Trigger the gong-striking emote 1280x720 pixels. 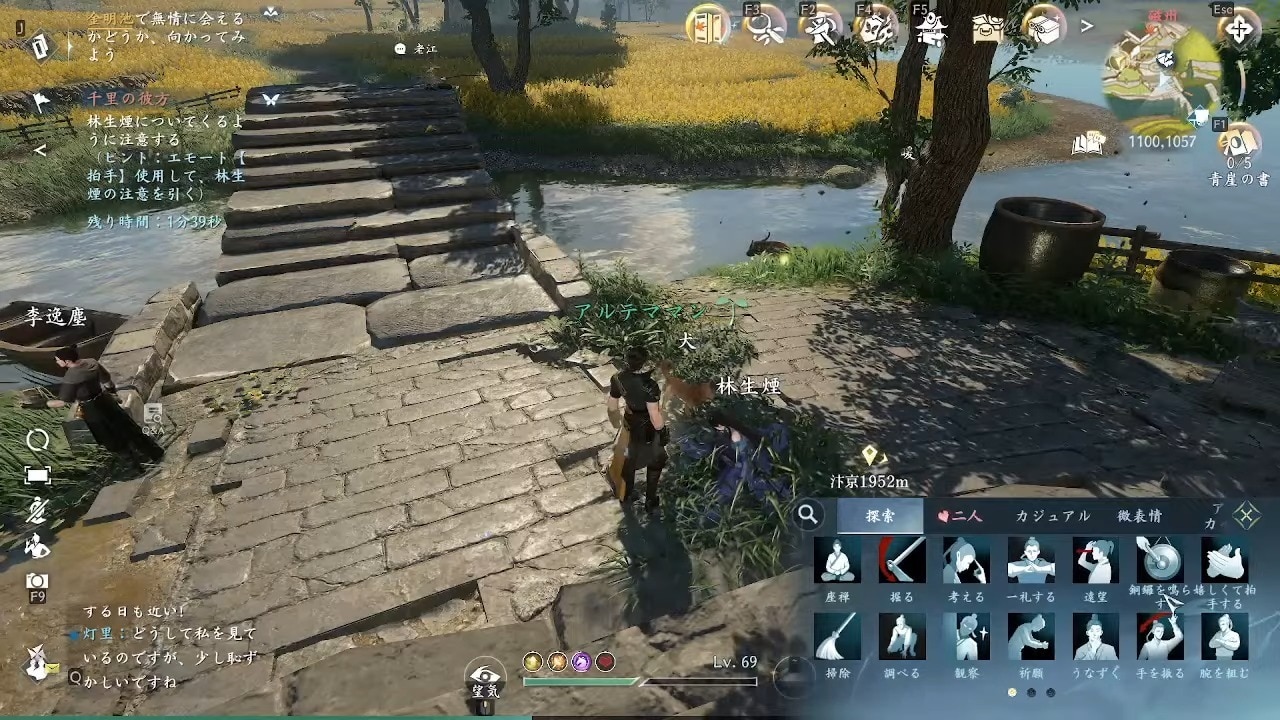(1159, 561)
